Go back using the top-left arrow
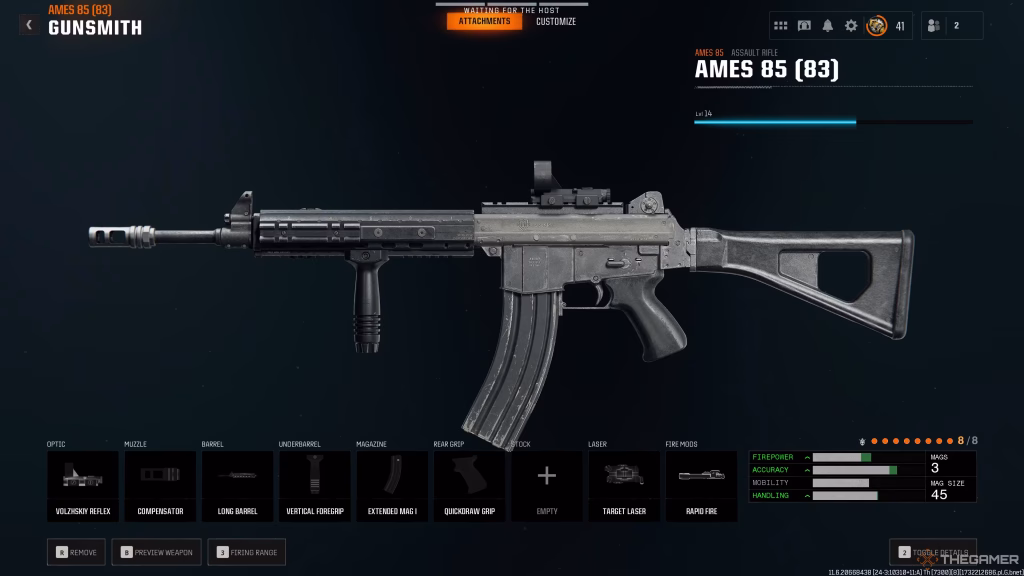1024x576 pixels. click(29, 25)
